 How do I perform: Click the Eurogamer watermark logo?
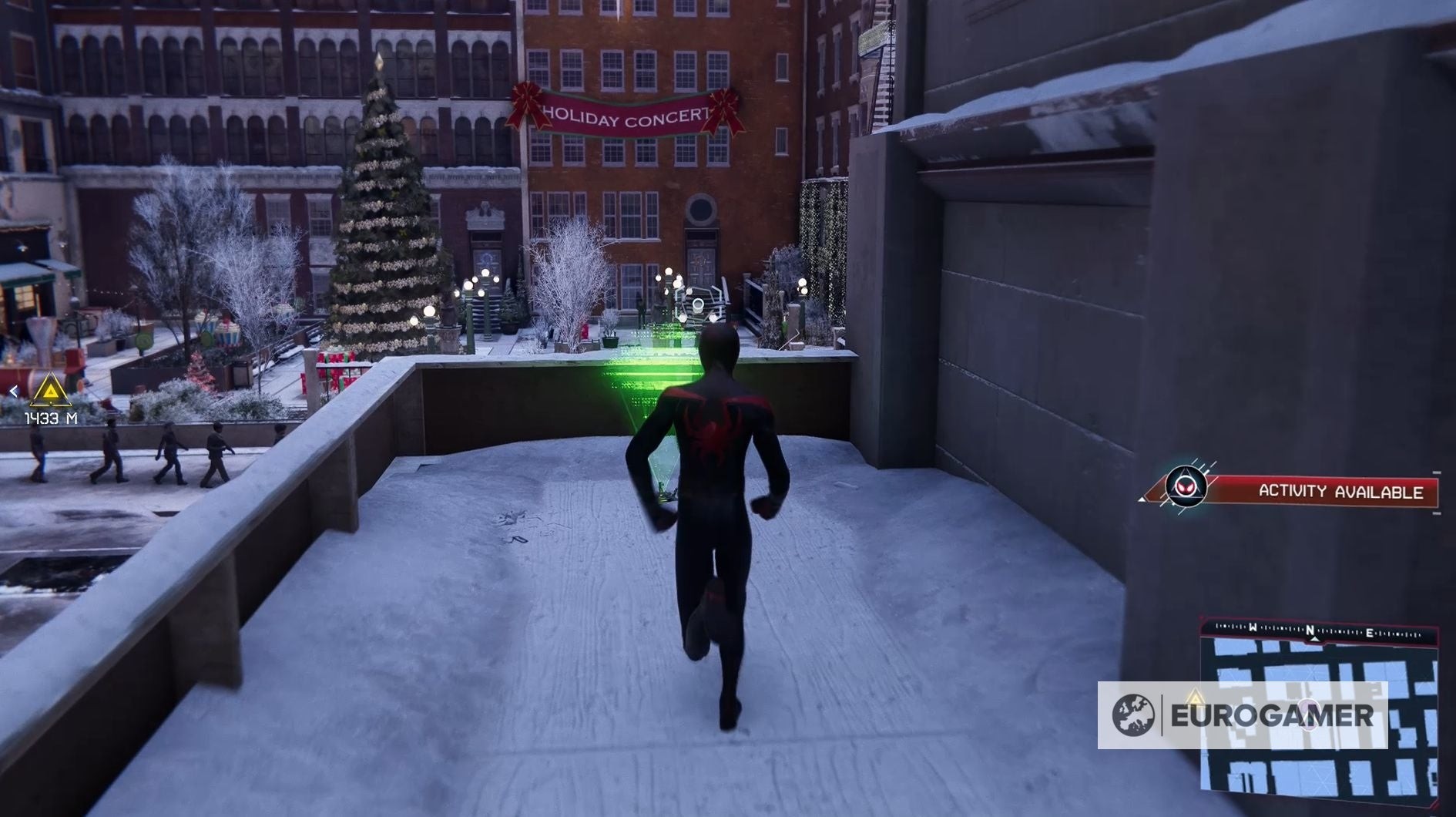tap(1242, 715)
